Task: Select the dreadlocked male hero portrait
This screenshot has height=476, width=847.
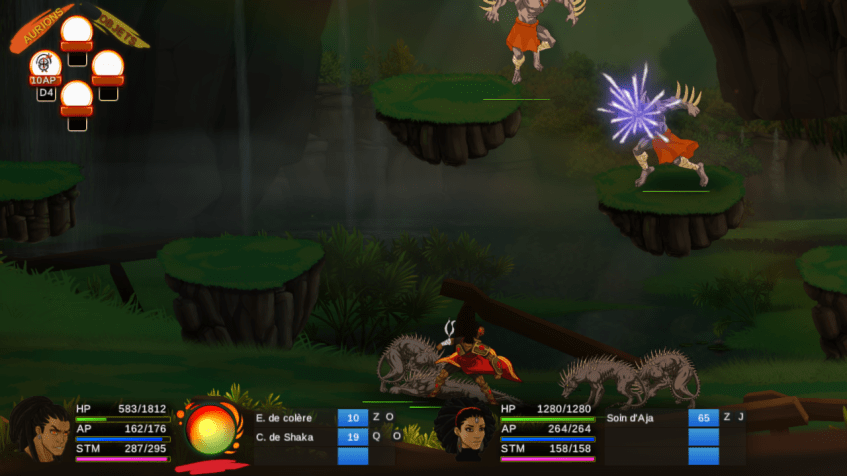Action: (x=38, y=431)
